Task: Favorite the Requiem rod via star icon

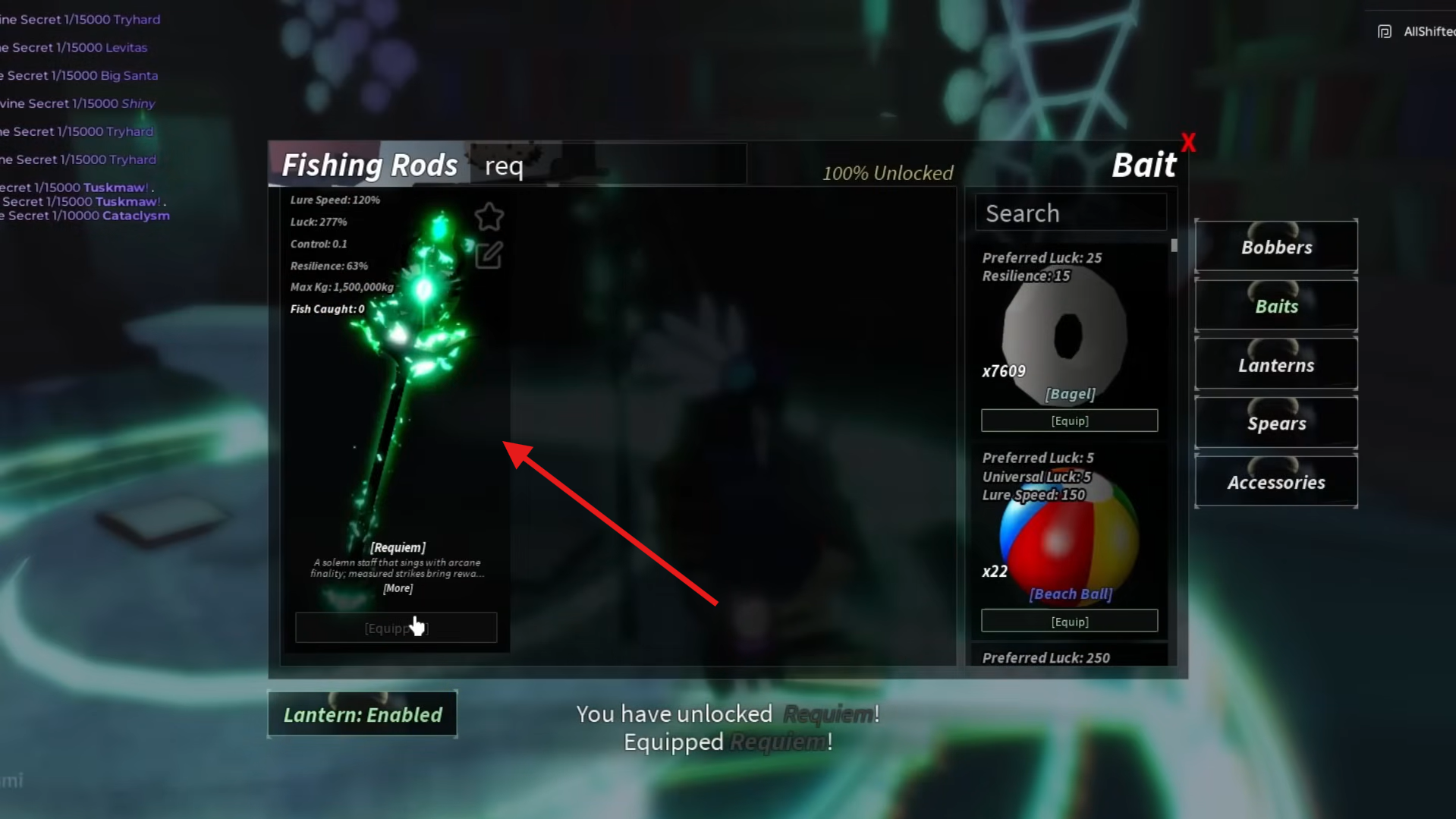Action: tap(489, 217)
